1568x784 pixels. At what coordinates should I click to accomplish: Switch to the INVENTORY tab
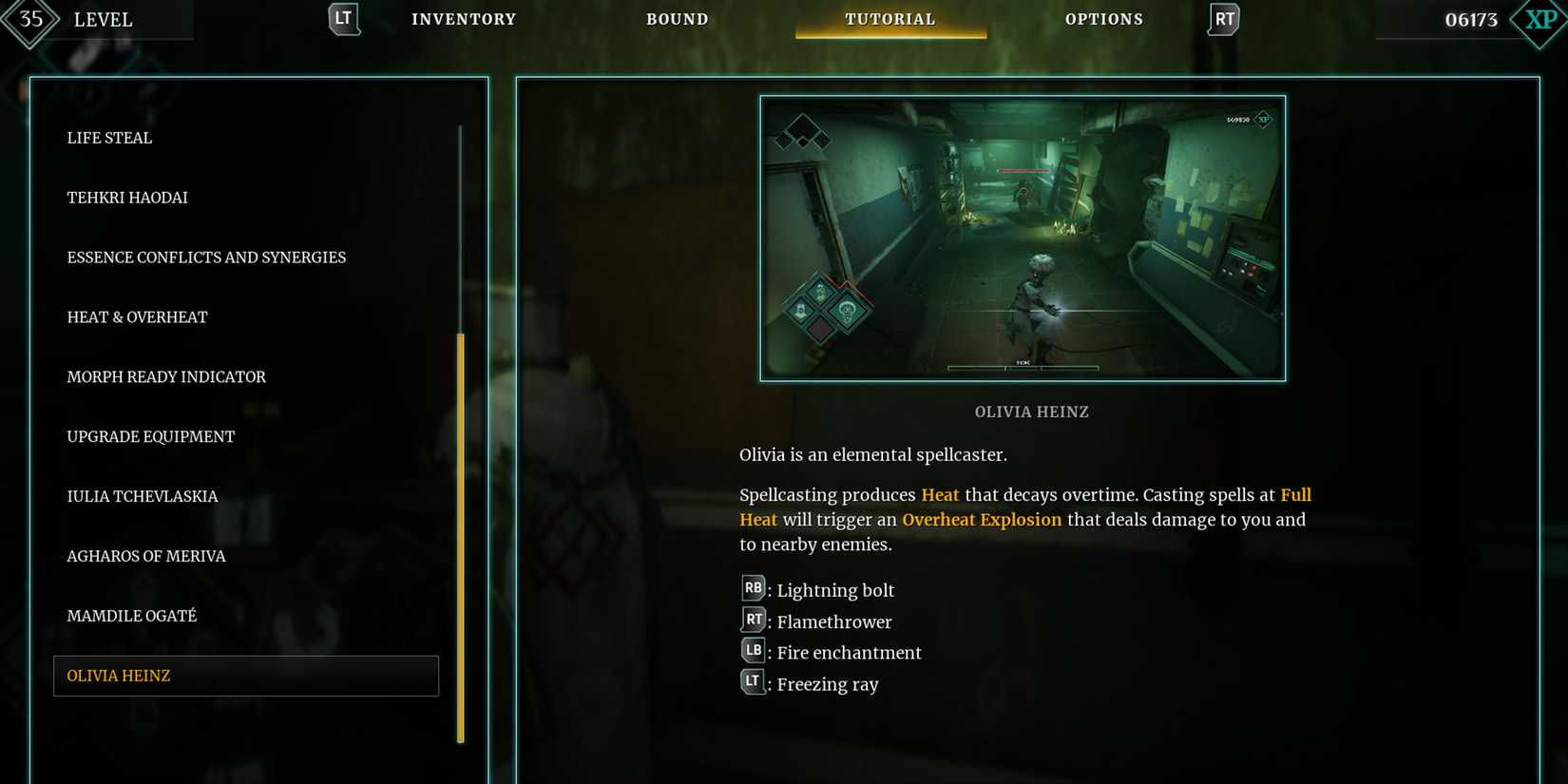click(464, 18)
